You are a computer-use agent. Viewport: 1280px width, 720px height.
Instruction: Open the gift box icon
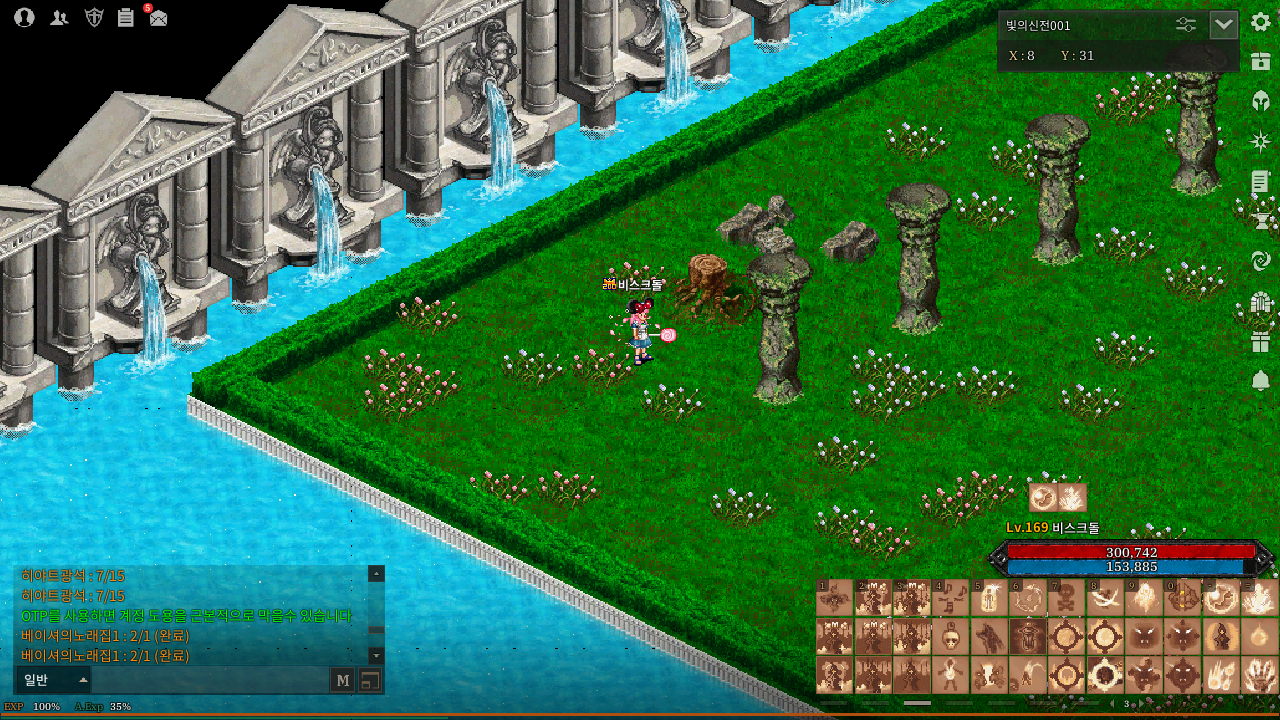(1260, 342)
